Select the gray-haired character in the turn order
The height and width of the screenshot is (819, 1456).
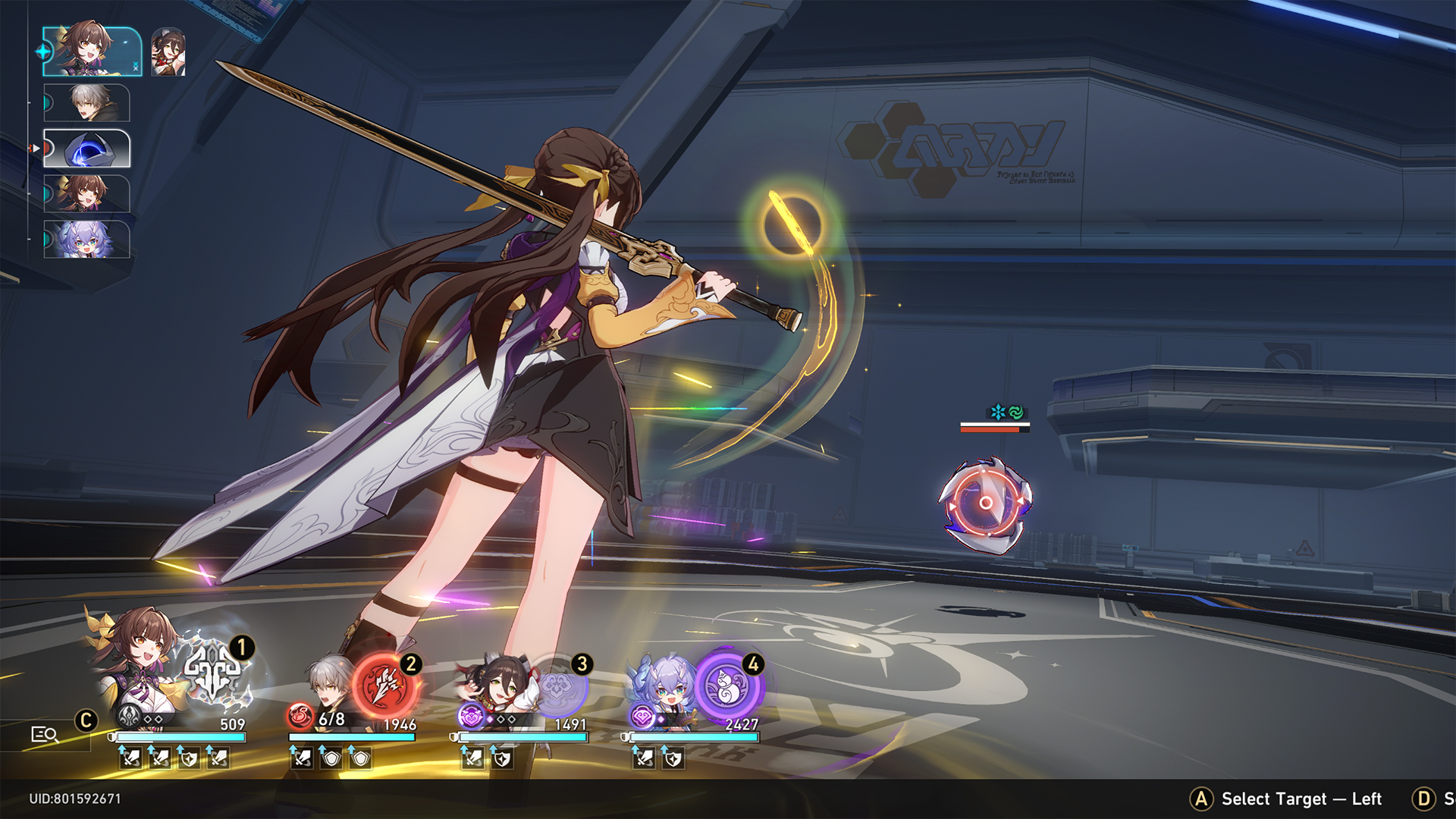[87, 102]
